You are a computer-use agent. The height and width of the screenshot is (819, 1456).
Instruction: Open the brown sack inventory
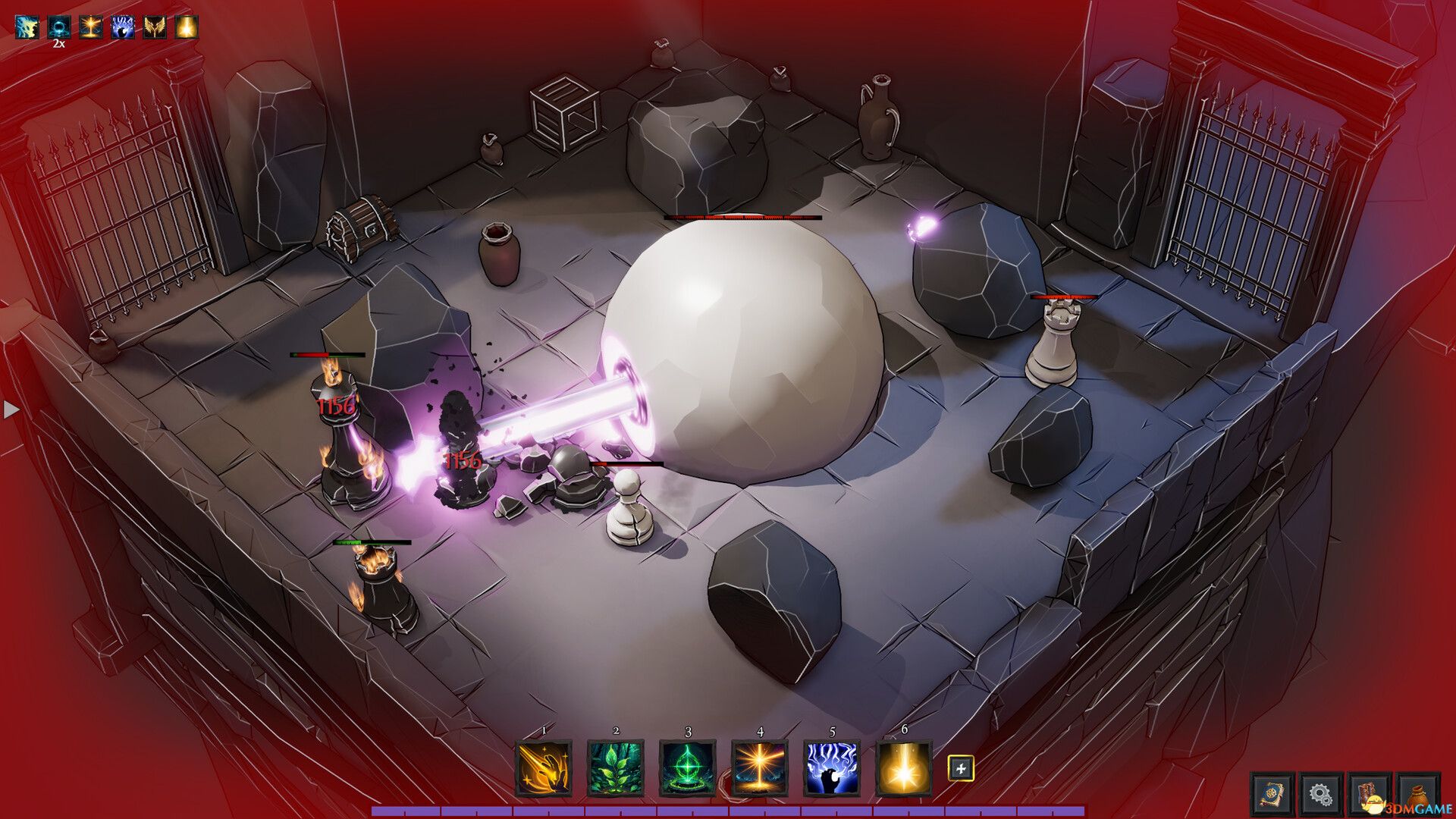(1418, 794)
